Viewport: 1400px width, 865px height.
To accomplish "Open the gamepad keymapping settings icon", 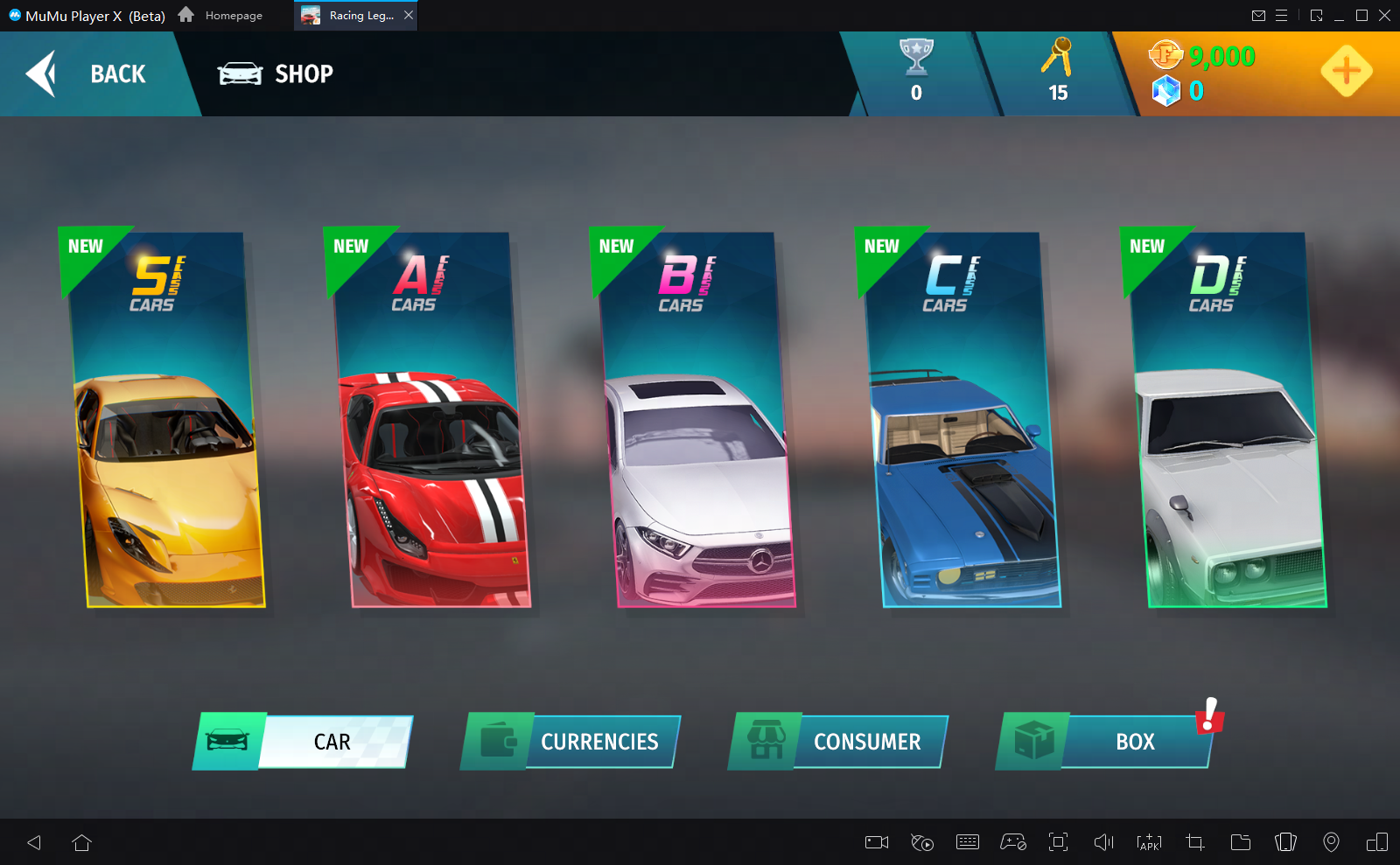I will 1012,842.
